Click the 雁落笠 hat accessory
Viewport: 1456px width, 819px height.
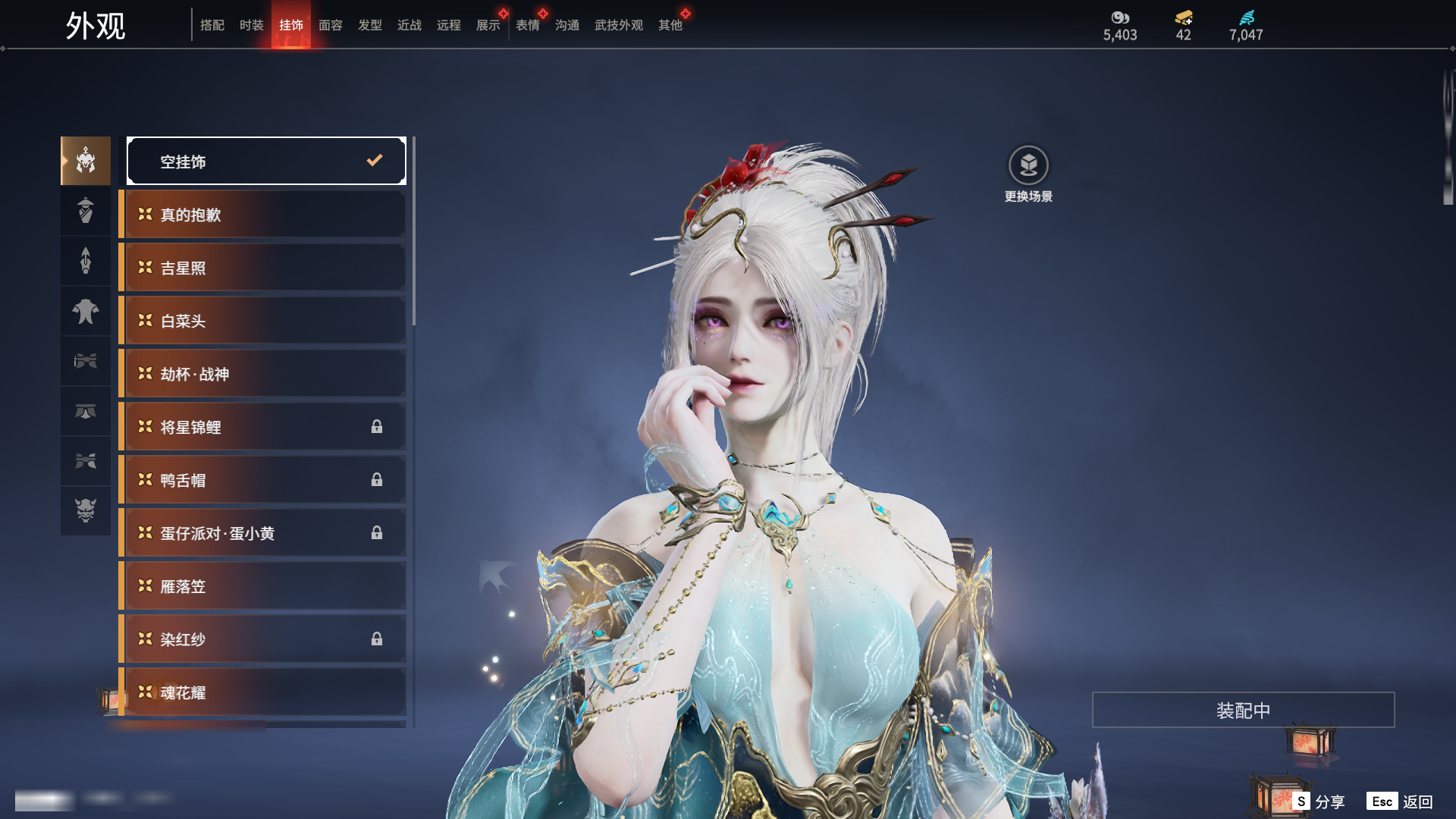[x=262, y=586]
